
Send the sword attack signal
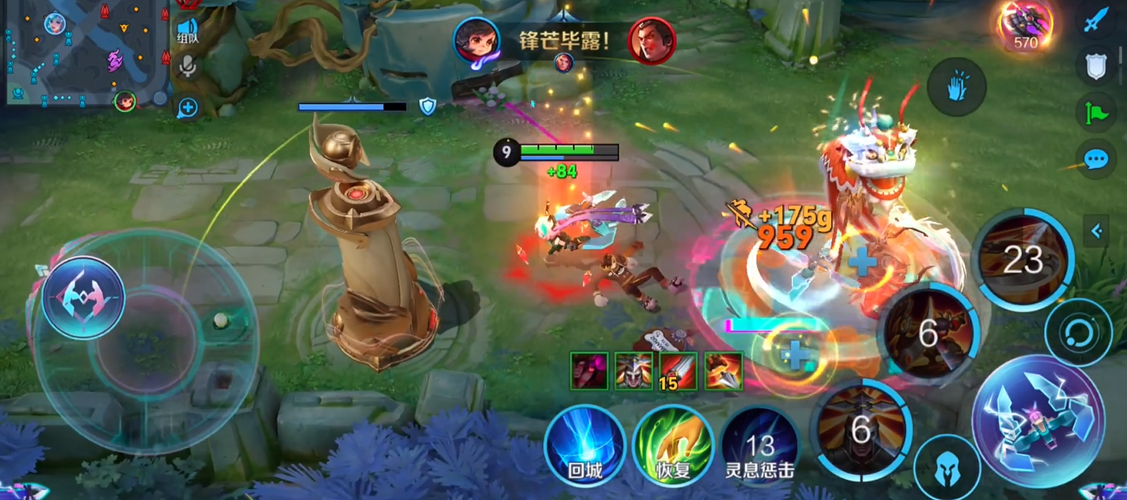1097,20
